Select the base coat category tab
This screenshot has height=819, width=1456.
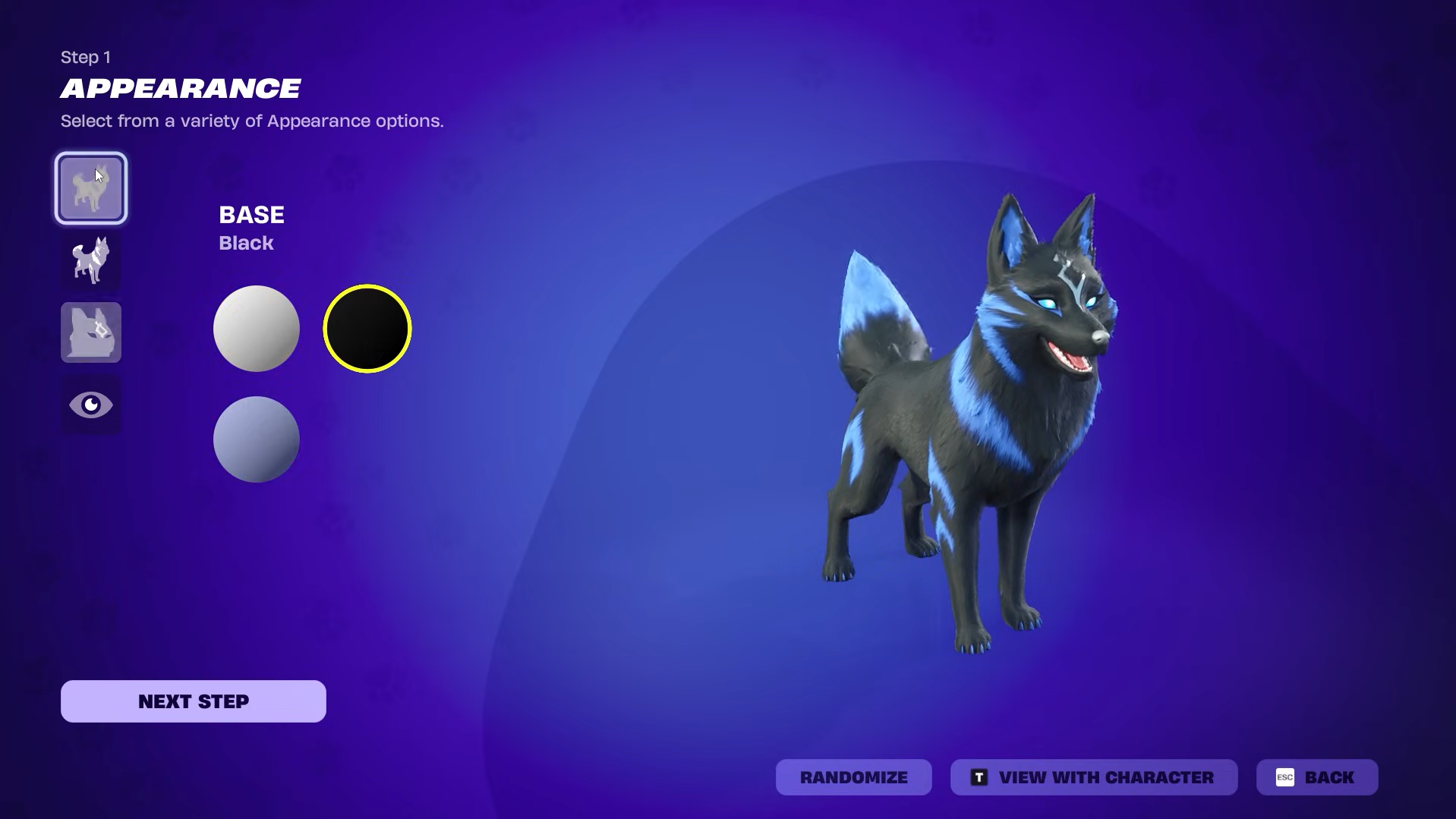tap(91, 188)
